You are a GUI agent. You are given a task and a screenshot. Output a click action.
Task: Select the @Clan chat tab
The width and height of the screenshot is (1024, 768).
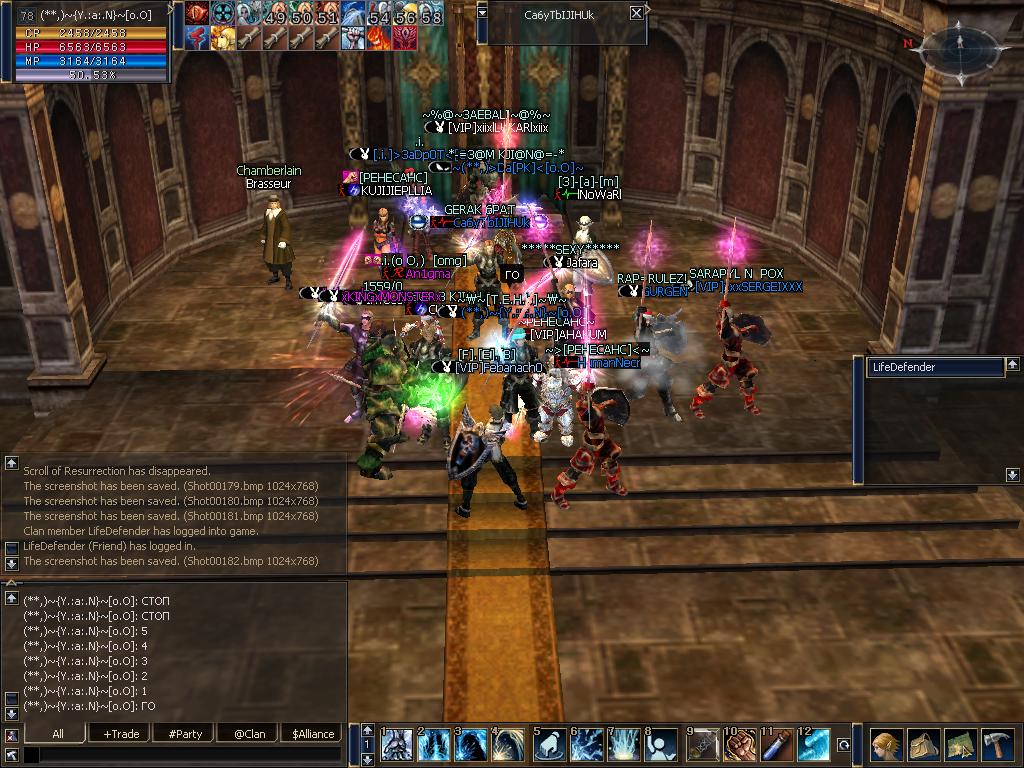(x=249, y=733)
